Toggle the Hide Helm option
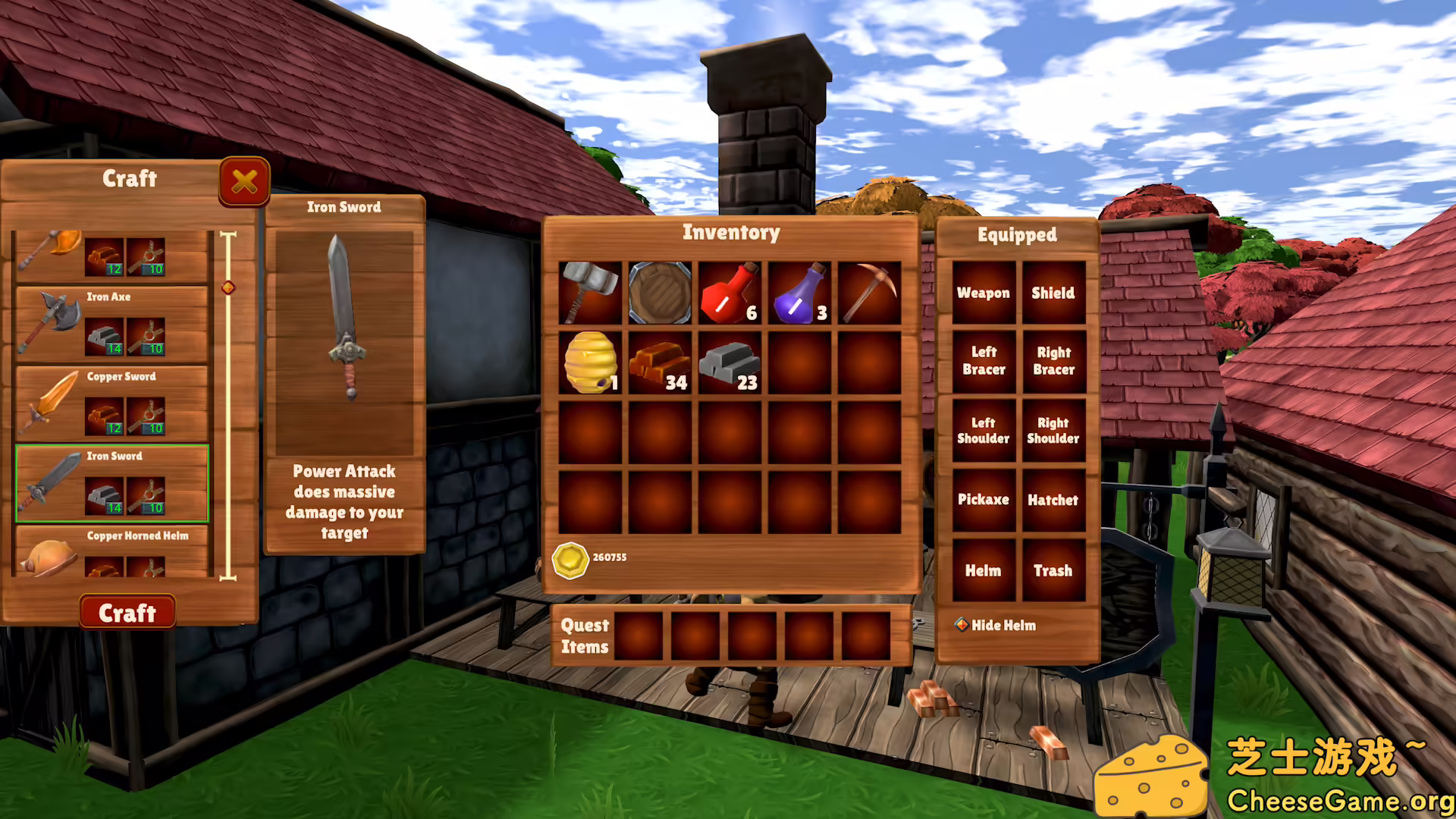Screen dimensions: 1456x819 coord(962,625)
